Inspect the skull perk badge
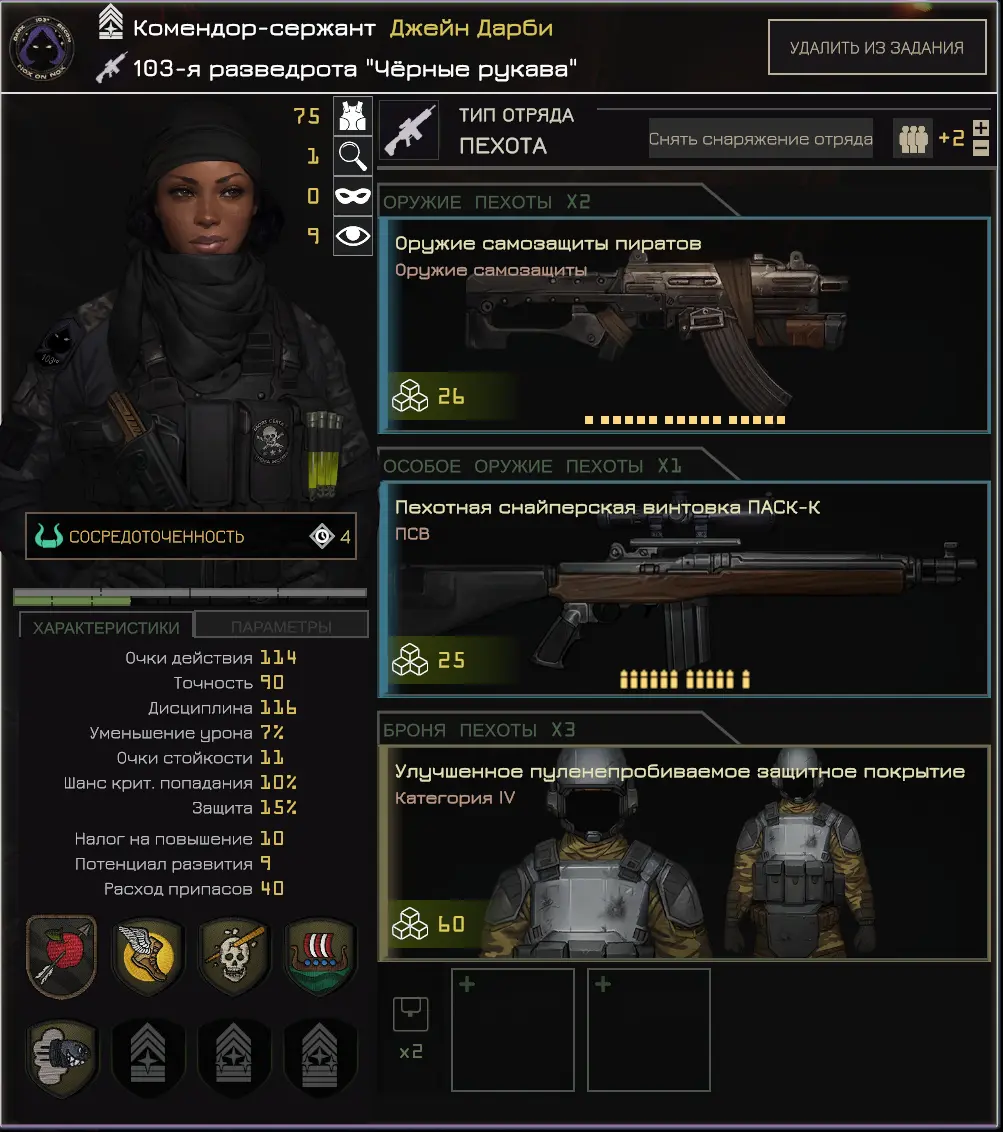The height and width of the screenshot is (1132, 1003). 234,957
